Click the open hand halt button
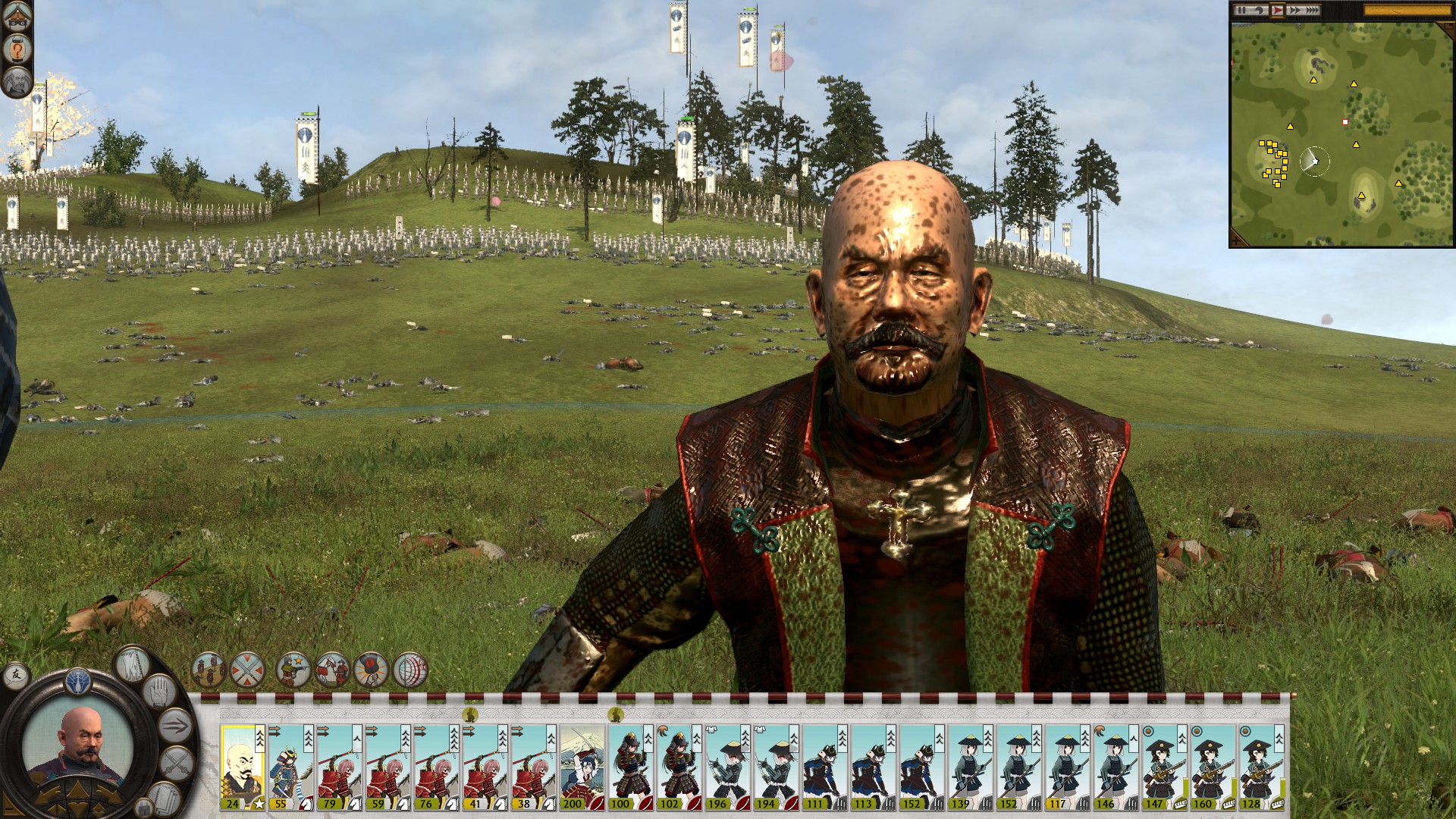1456x819 pixels. [159, 692]
